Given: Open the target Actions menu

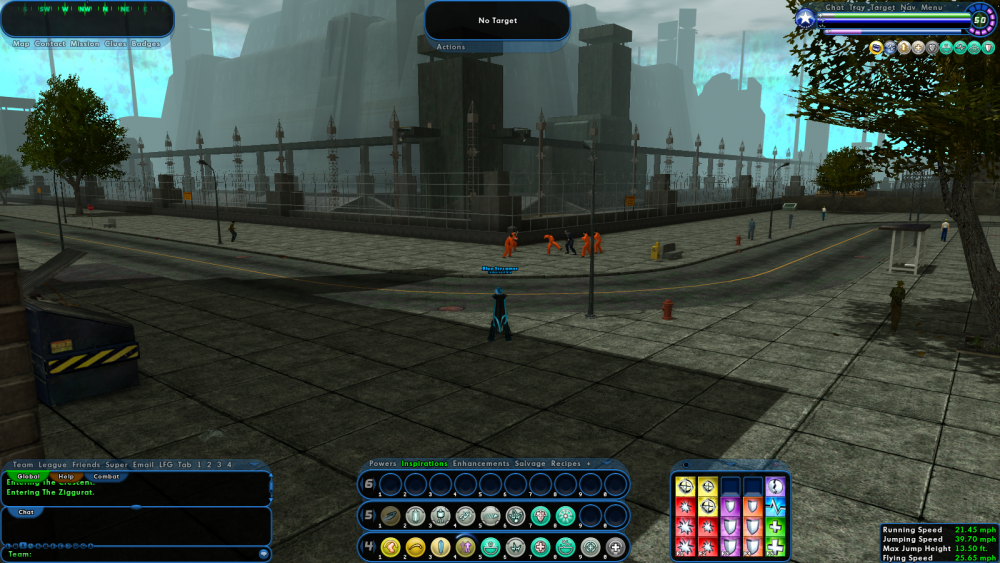Looking at the screenshot, I should [451, 47].
